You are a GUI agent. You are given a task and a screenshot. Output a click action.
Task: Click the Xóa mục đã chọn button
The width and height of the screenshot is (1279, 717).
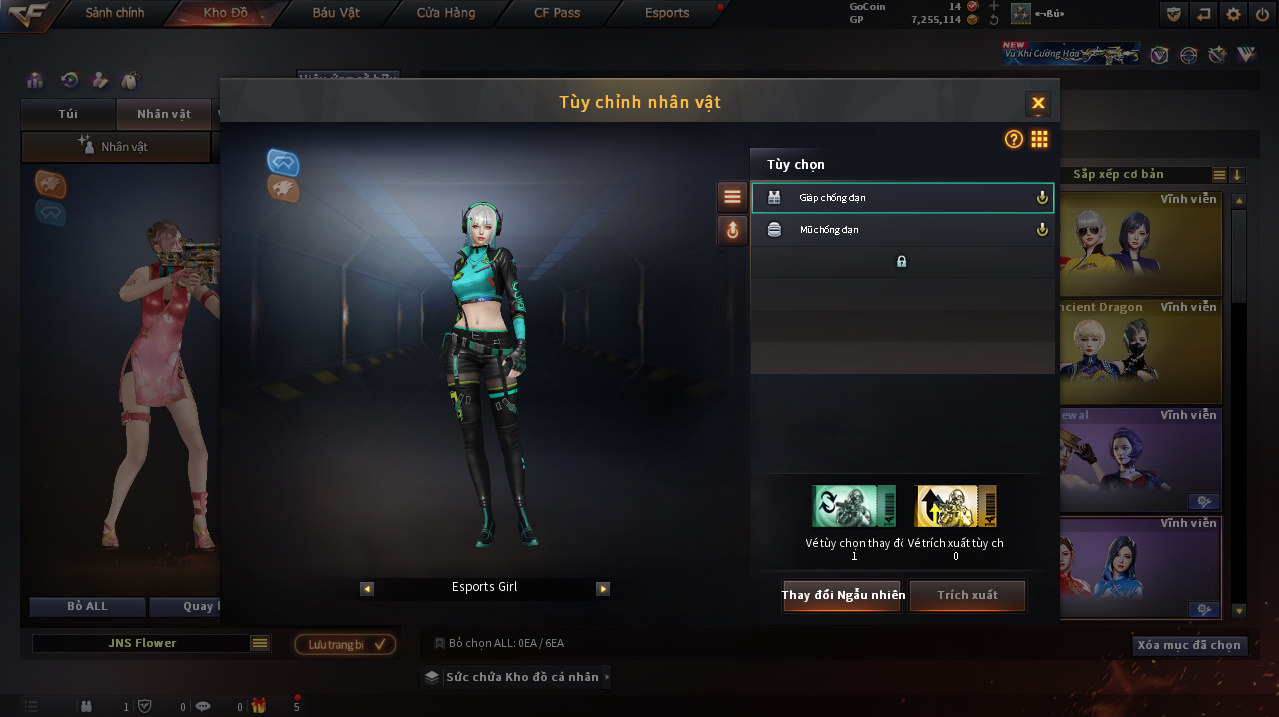coord(1189,645)
